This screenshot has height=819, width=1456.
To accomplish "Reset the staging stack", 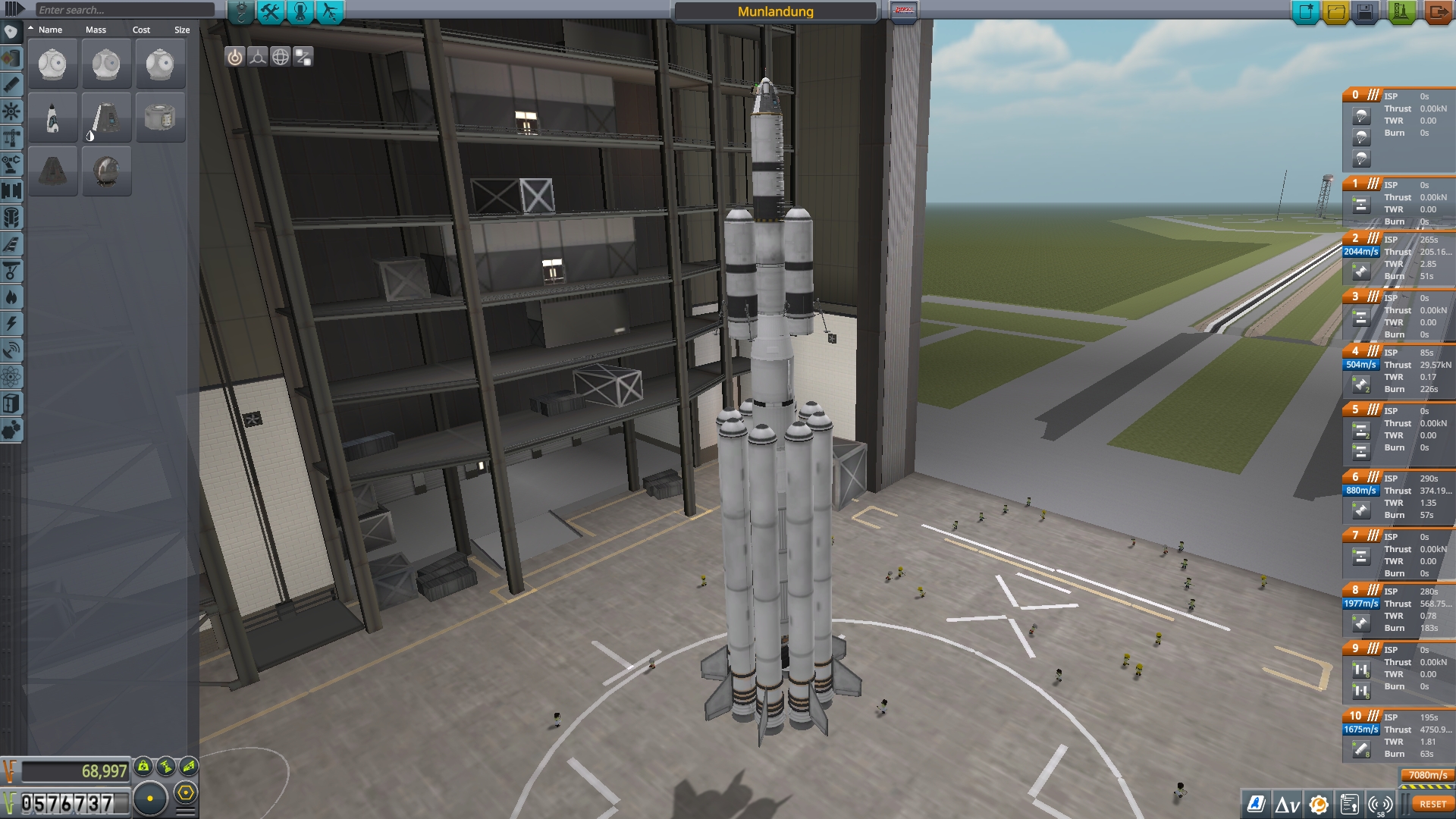I will pyautogui.click(x=1432, y=804).
